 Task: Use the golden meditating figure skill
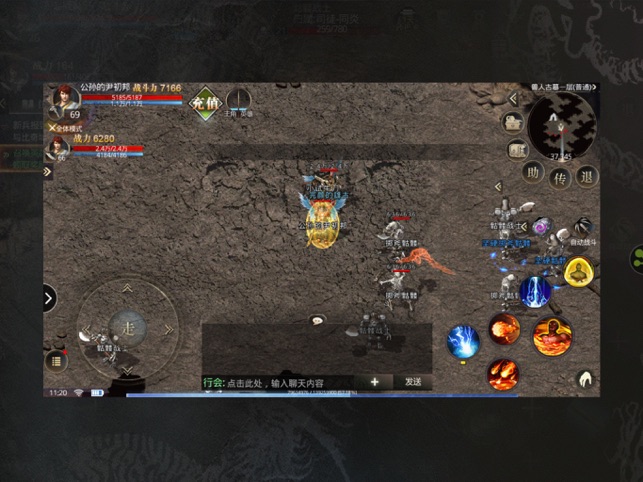(x=578, y=271)
